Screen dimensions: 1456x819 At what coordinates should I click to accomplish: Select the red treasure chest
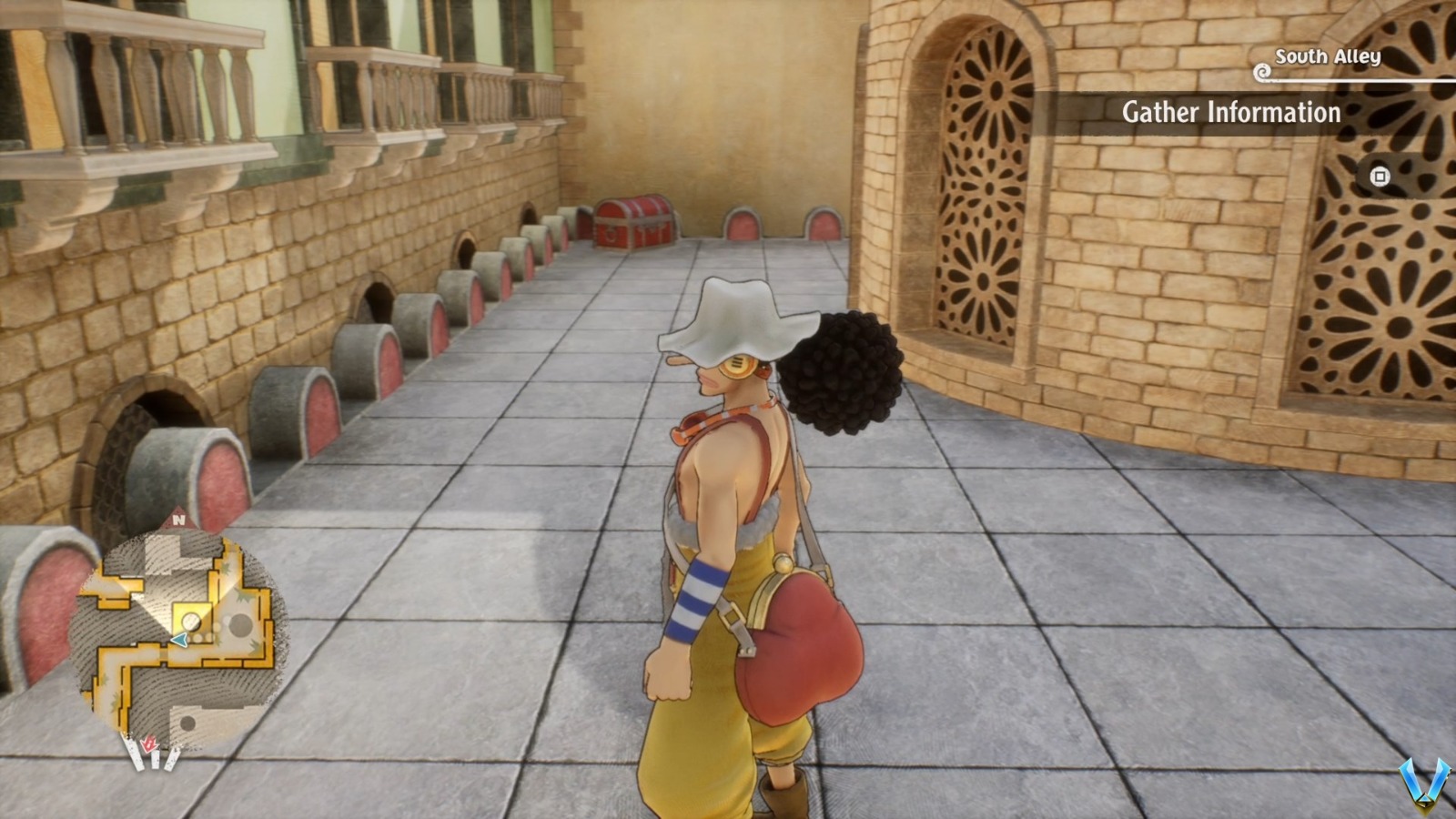pyautogui.click(x=635, y=223)
